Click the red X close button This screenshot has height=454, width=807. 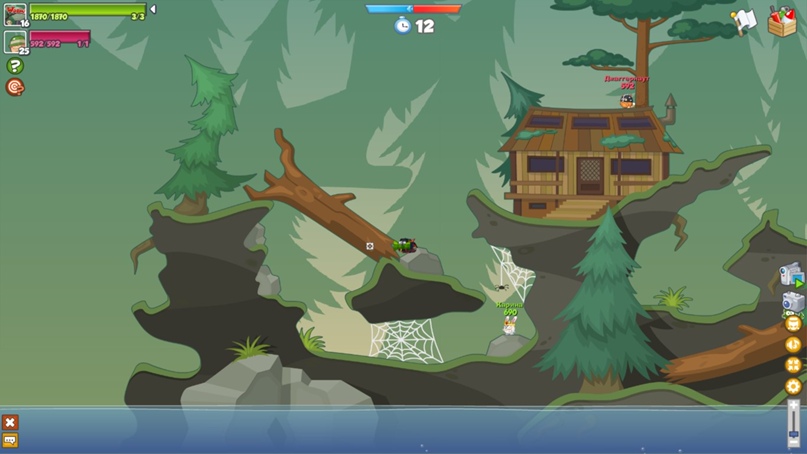pyautogui.click(x=10, y=422)
